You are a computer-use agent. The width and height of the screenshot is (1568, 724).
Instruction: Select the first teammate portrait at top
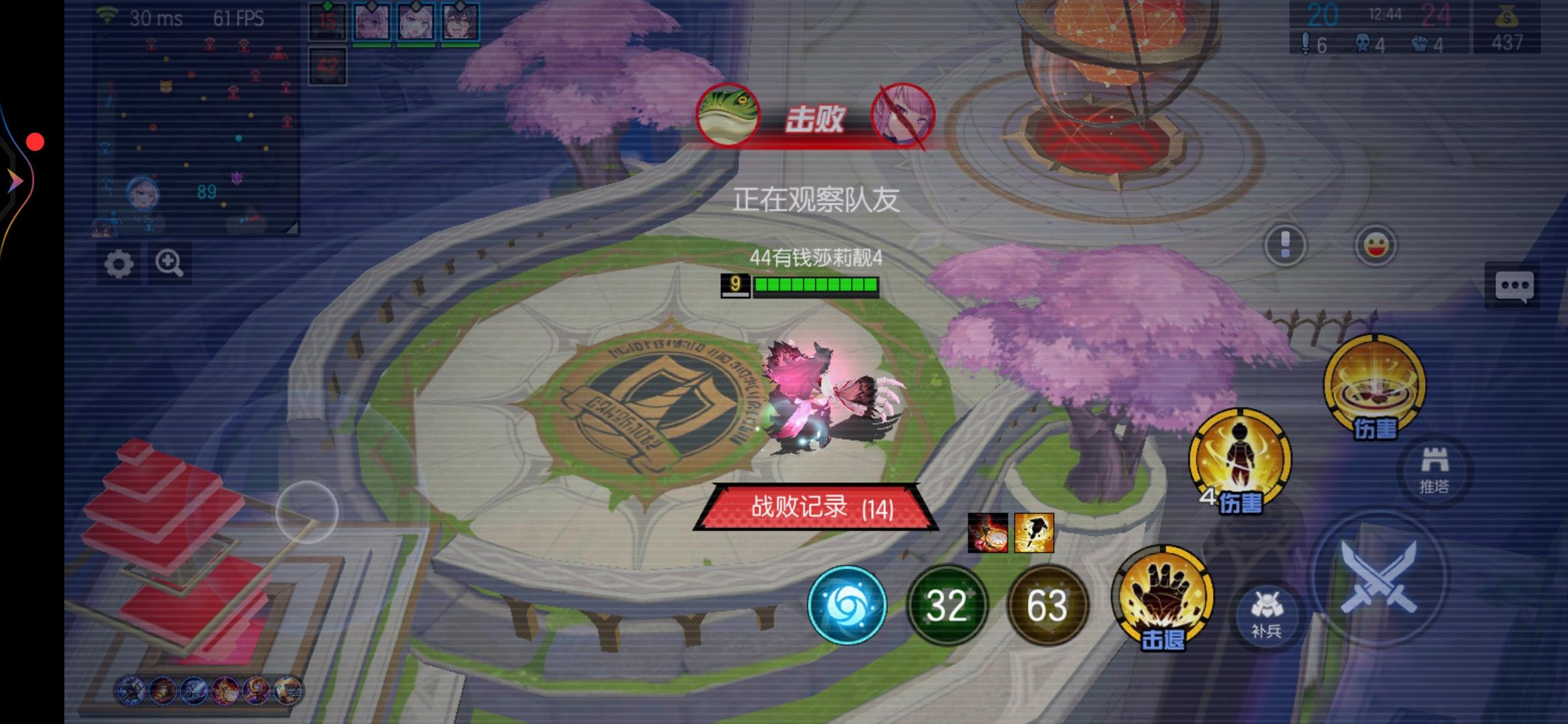click(x=371, y=23)
